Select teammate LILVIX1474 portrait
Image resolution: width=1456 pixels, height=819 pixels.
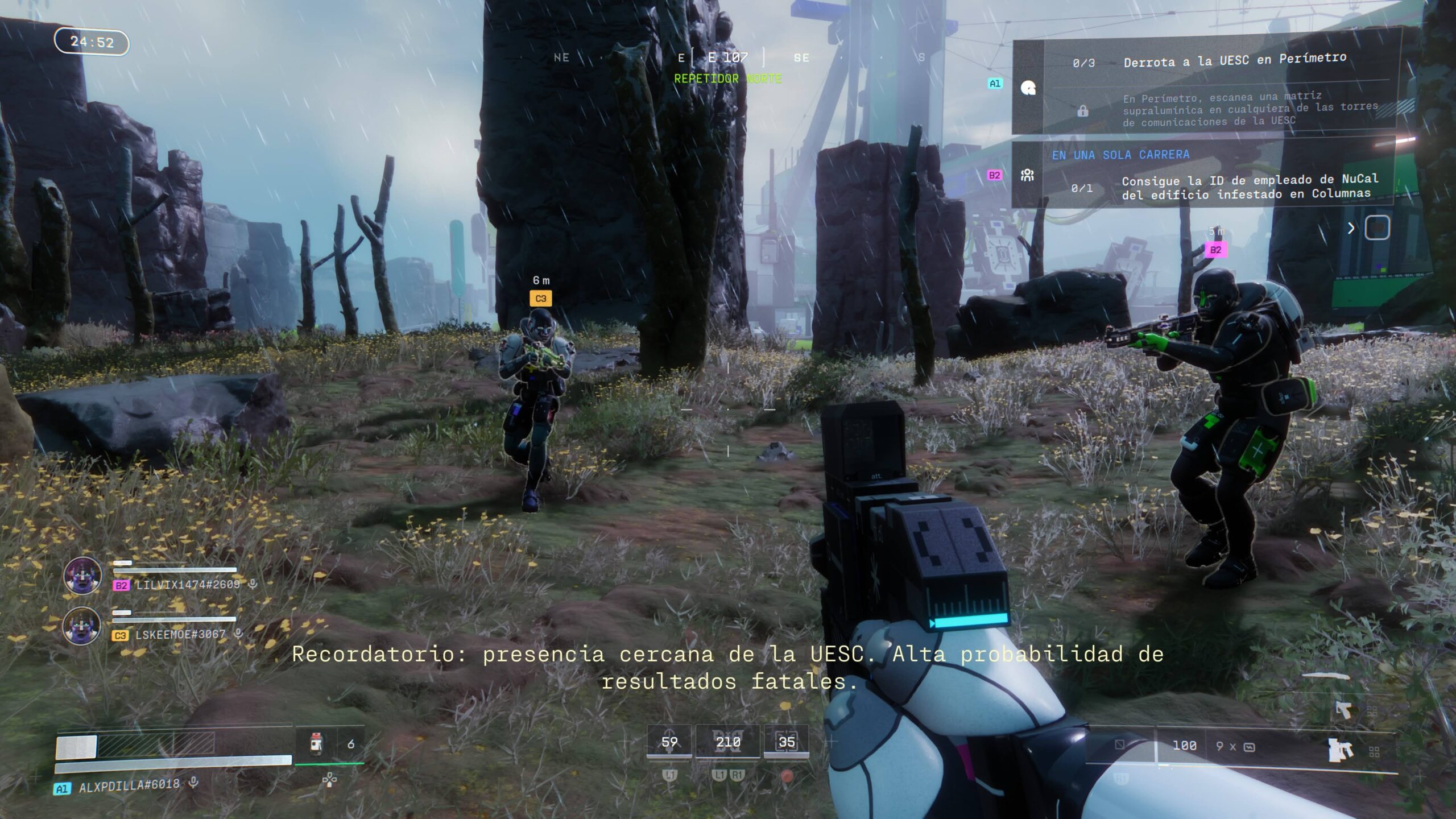[x=82, y=576]
